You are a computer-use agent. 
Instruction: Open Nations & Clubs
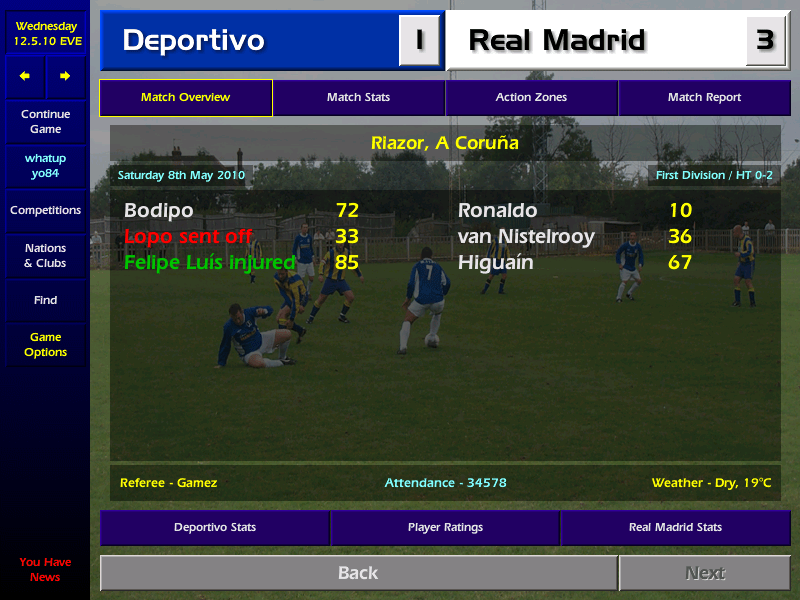coord(45,256)
